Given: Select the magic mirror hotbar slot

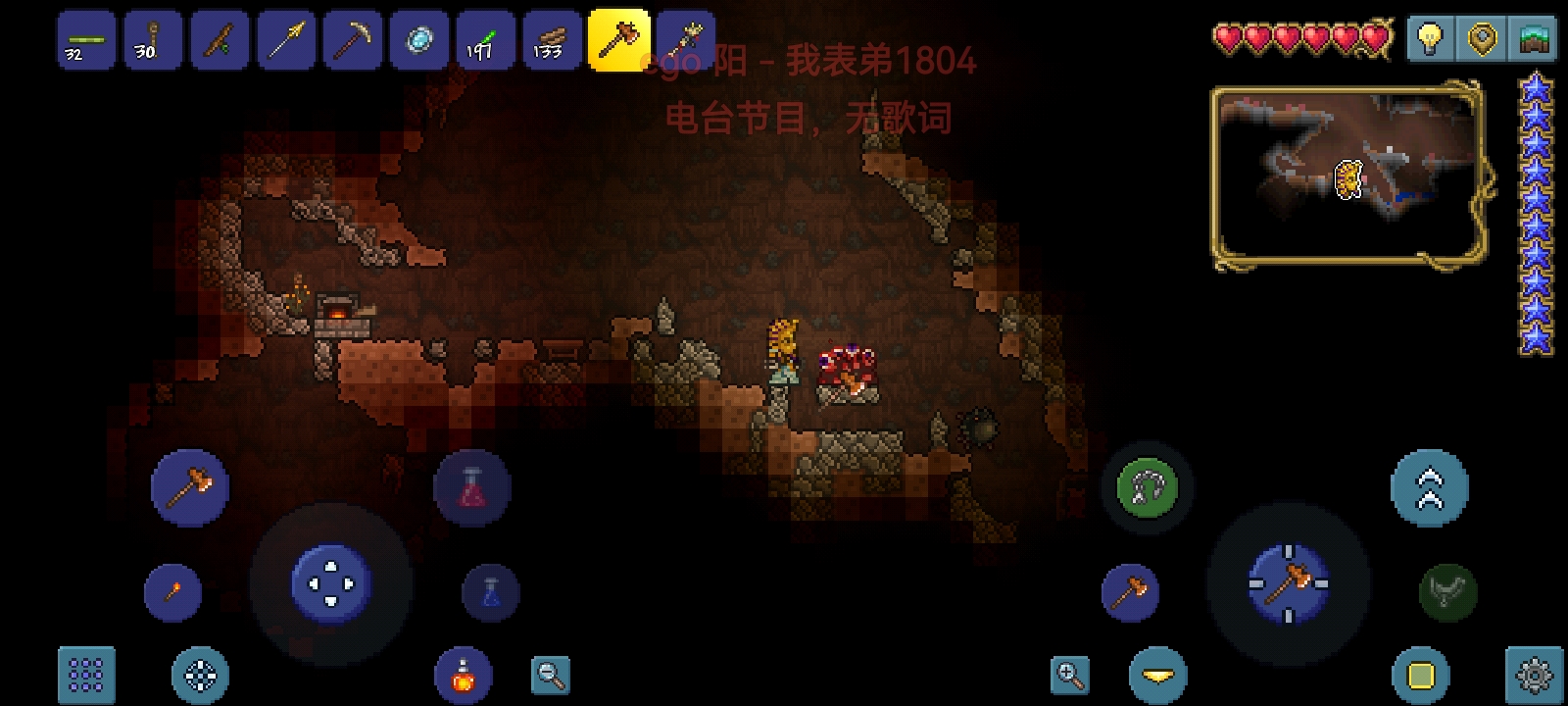Looking at the screenshot, I should (419, 41).
